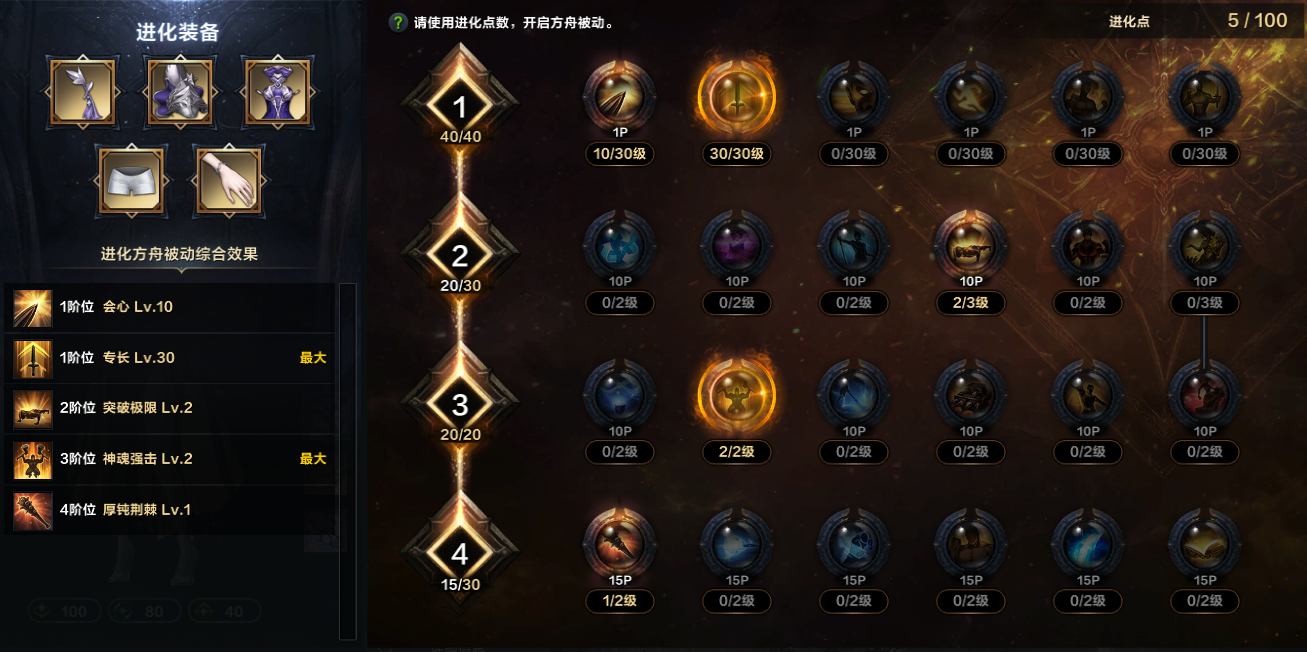Open the 突破极限 Lv.2 effect row
The width and height of the screenshot is (1307, 652).
point(170,408)
